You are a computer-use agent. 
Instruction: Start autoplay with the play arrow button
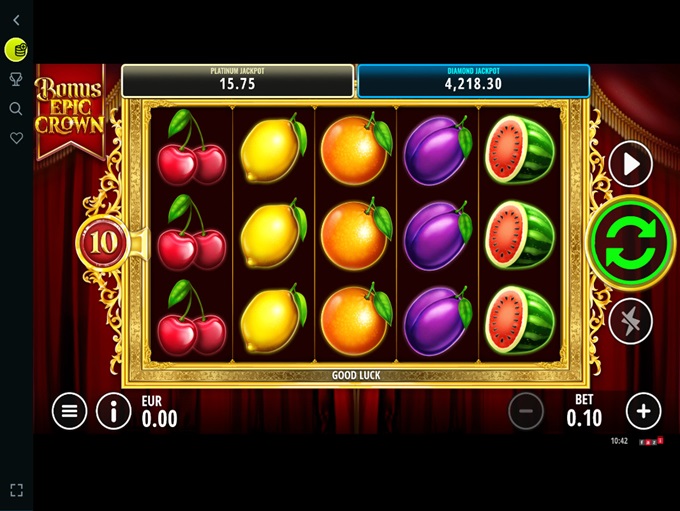click(631, 165)
